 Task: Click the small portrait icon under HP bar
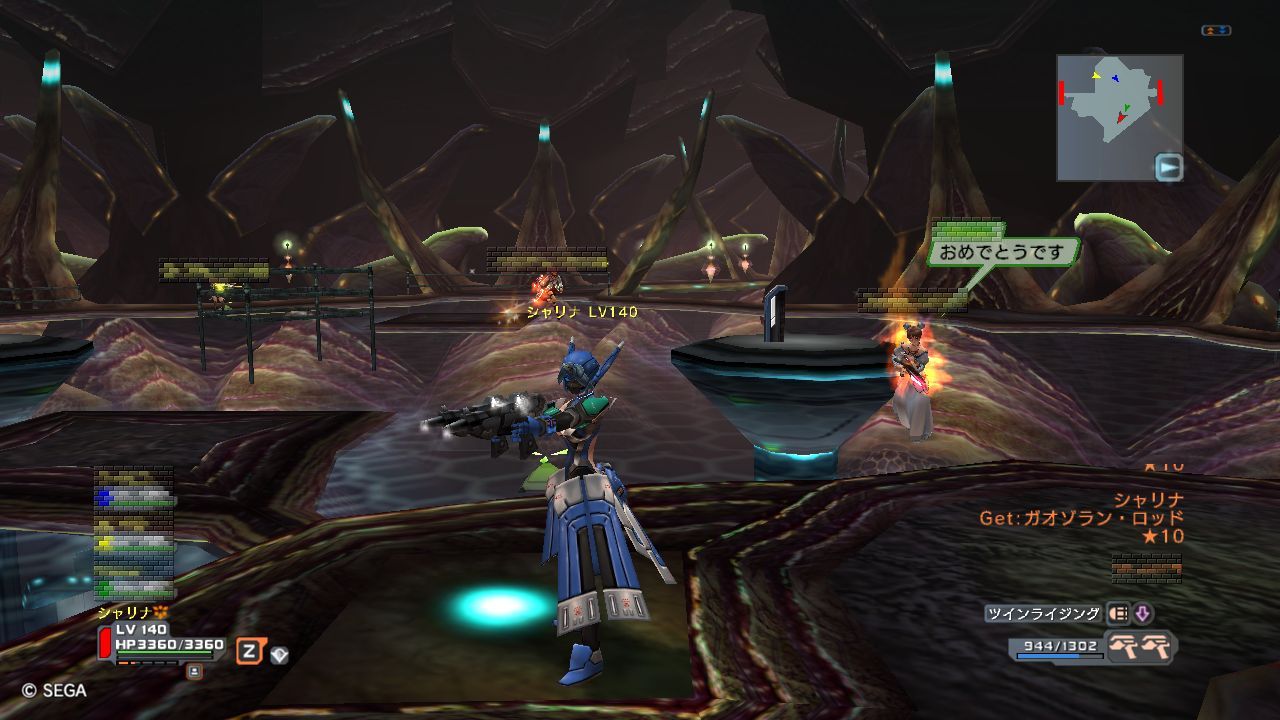pyautogui.click(x=194, y=671)
